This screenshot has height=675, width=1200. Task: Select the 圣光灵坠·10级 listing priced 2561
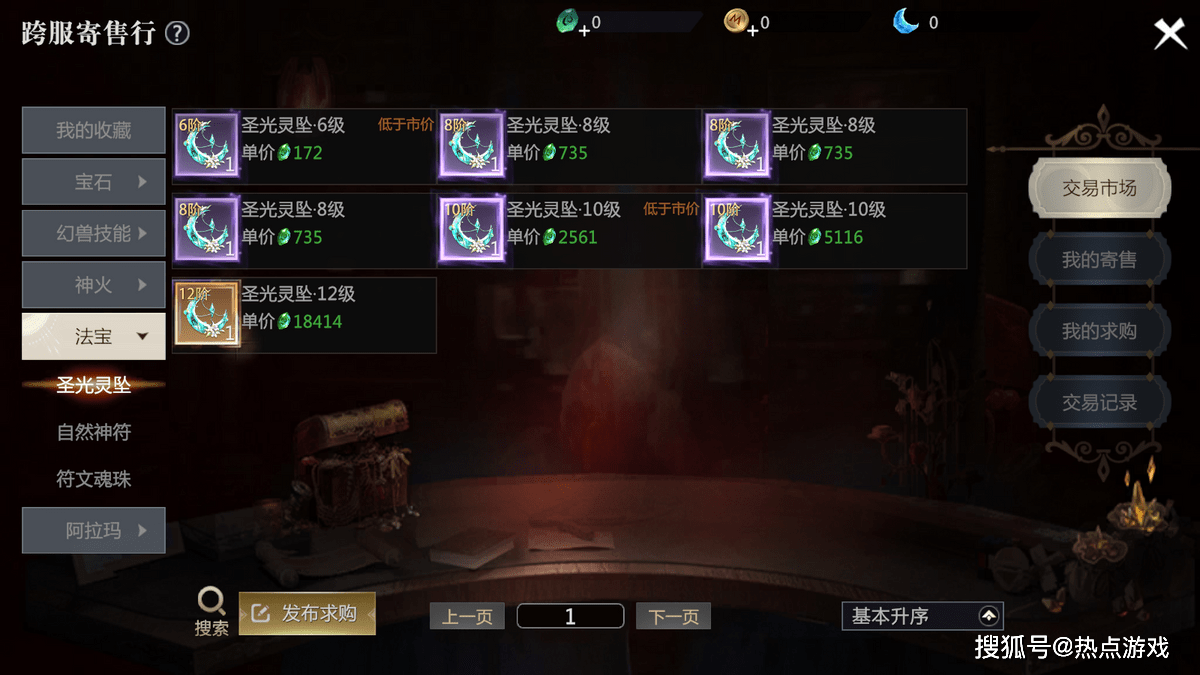tap(569, 231)
